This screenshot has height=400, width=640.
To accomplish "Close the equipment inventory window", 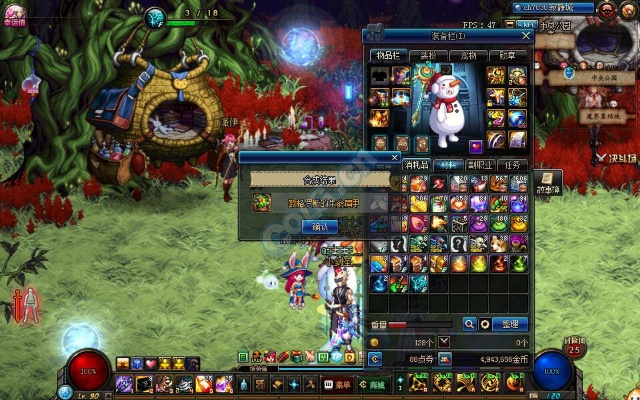I will tap(526, 35).
